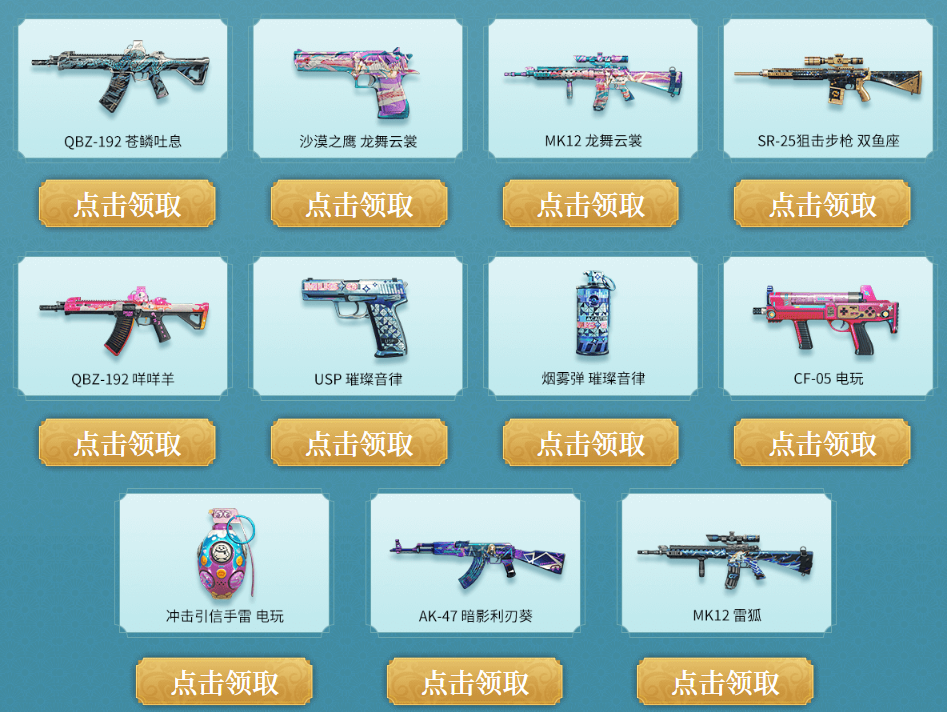Screen dimensions: 947x712
Task: Select the USP 璀璨音律 pistol card
Action: tap(358, 325)
